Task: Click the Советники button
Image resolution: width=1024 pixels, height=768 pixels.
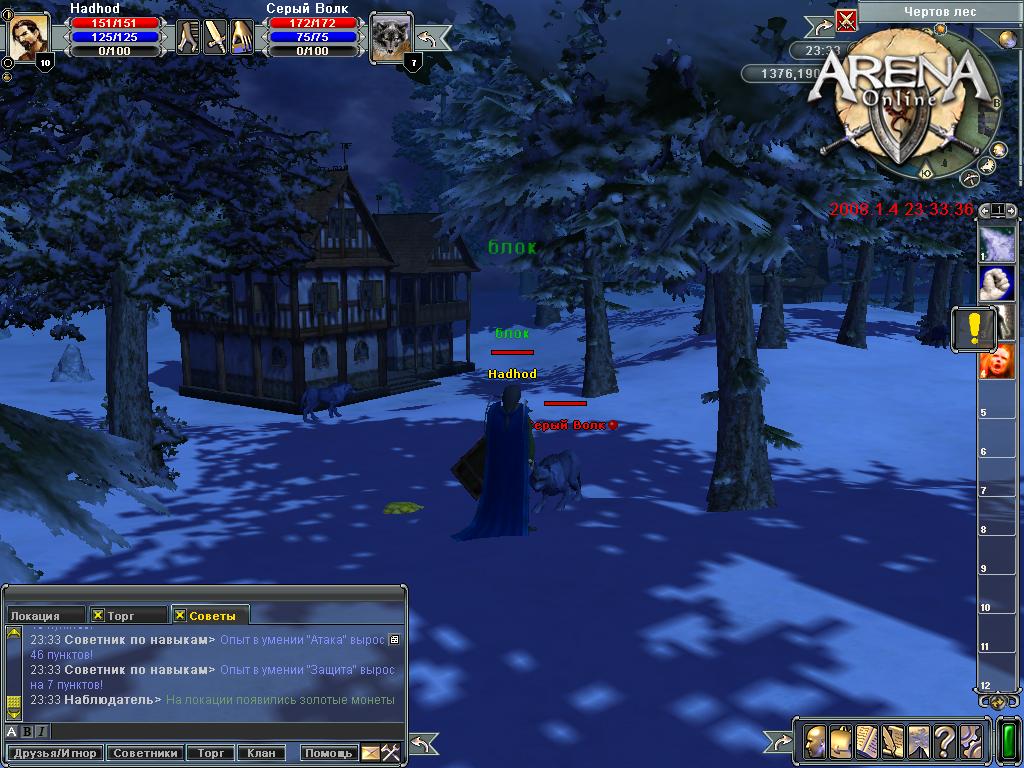Action: [x=145, y=753]
